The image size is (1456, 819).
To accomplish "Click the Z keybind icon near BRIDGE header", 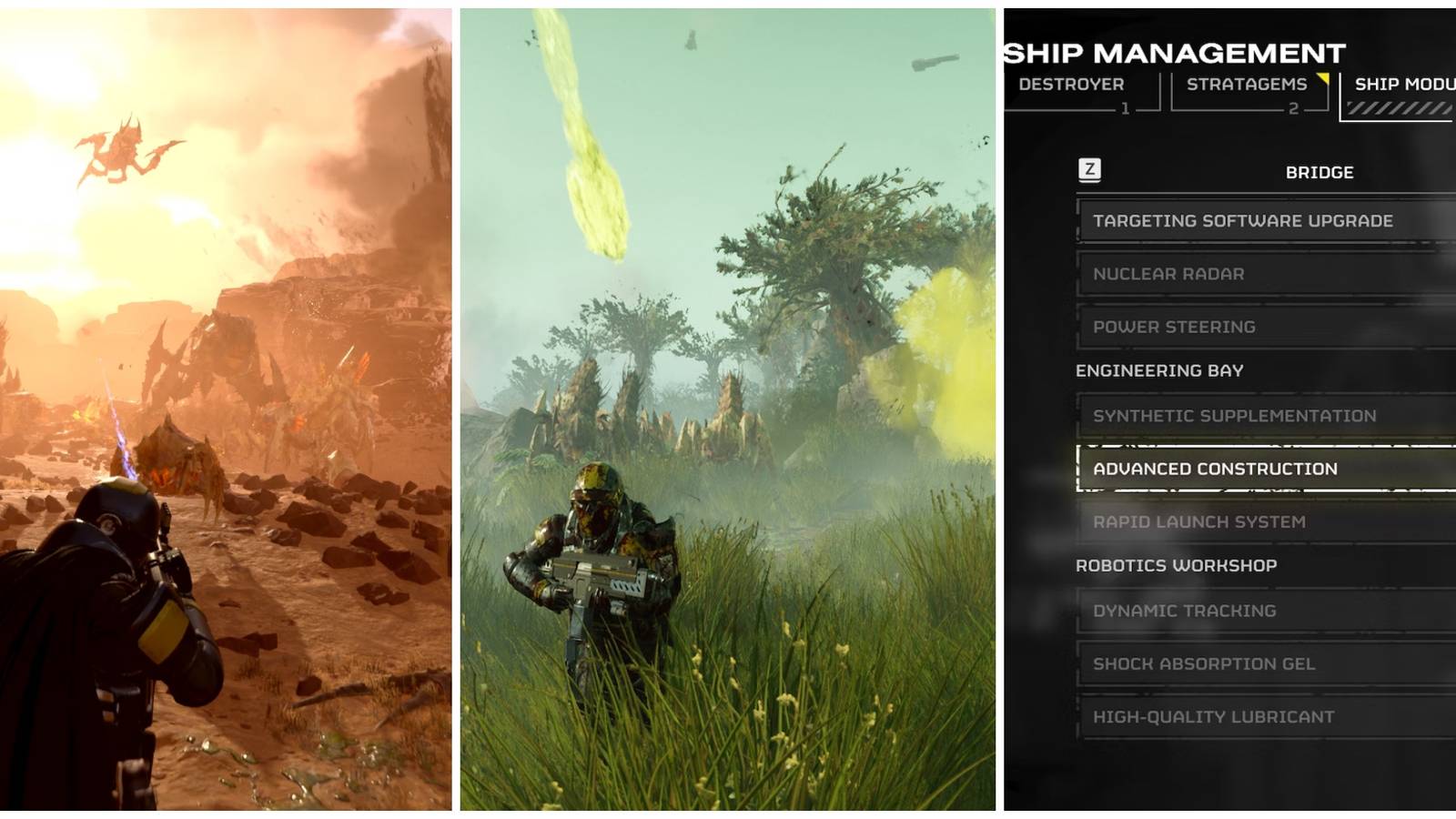I will 1091,171.
